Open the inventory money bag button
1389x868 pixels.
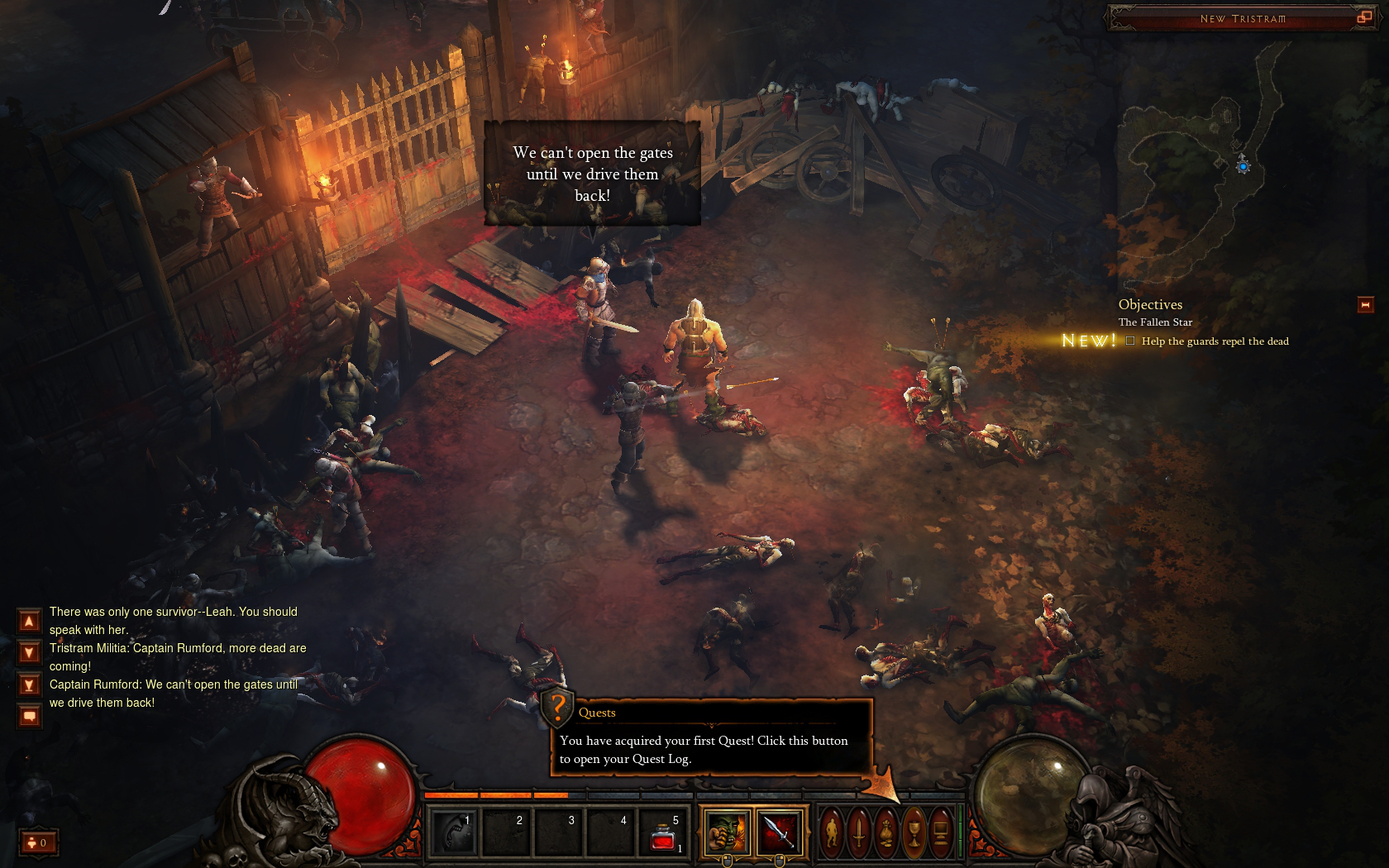click(x=886, y=832)
